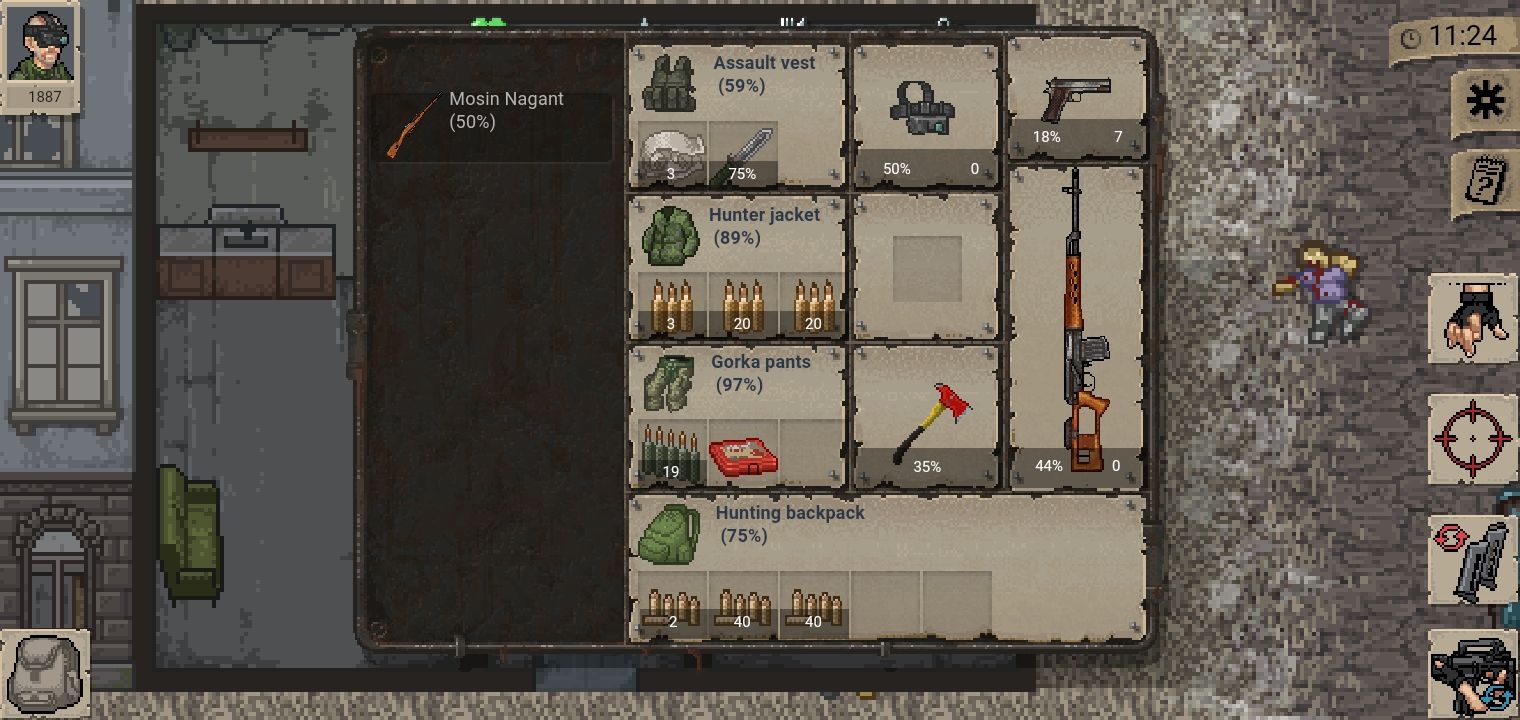
Task: Click the stack of 19 rifle cartridges
Action: pos(668,450)
